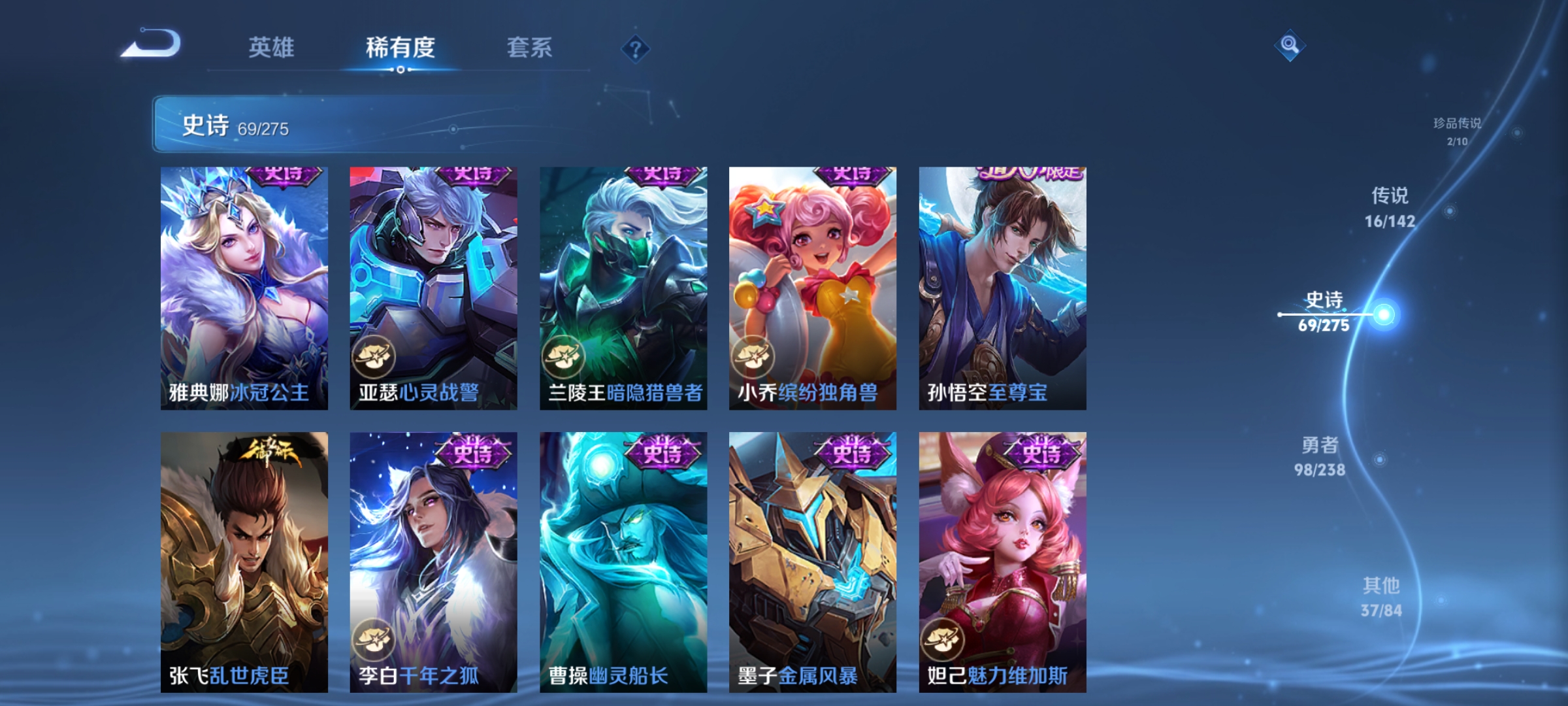Click the 史诗 69/275 header banner

click(229, 126)
